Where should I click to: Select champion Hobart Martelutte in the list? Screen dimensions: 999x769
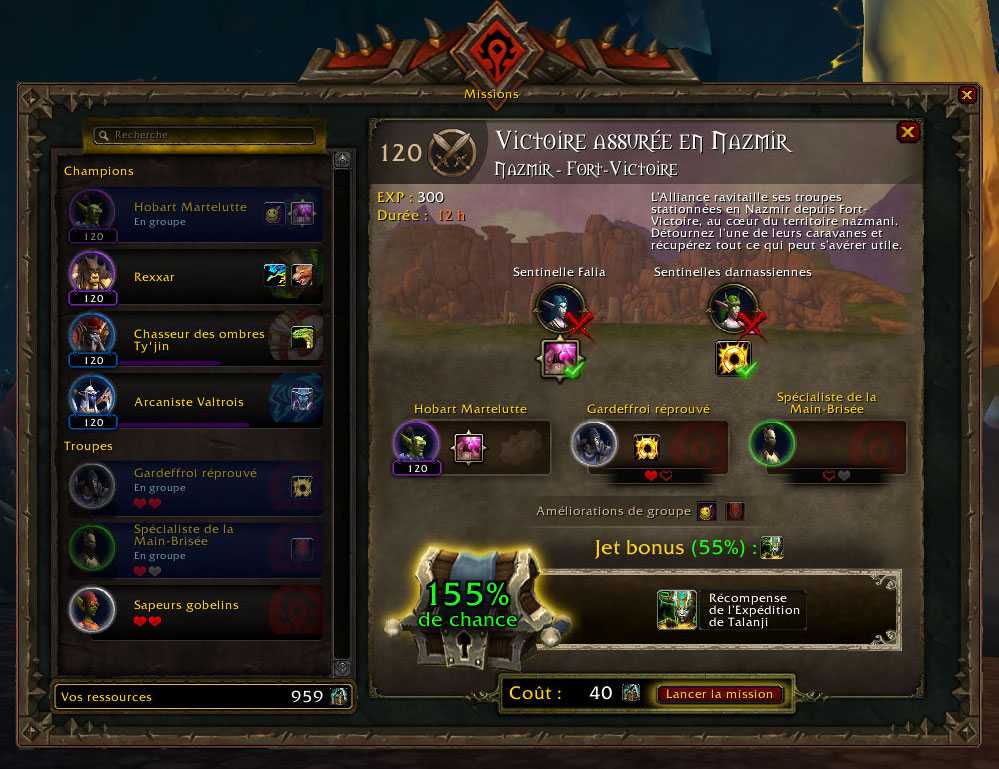(x=195, y=214)
